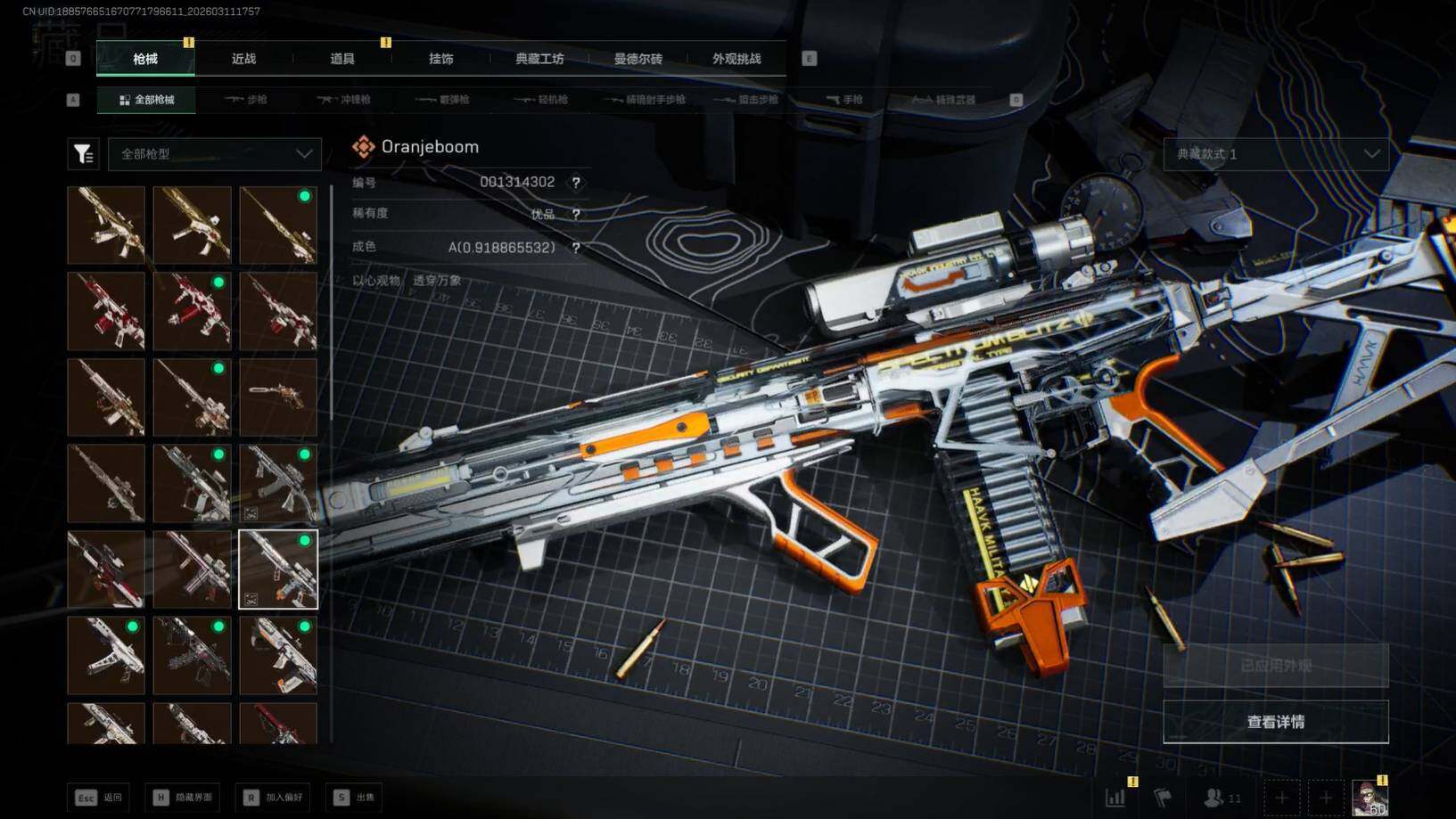
Task: Open the 道具 items tab
Action: point(342,59)
